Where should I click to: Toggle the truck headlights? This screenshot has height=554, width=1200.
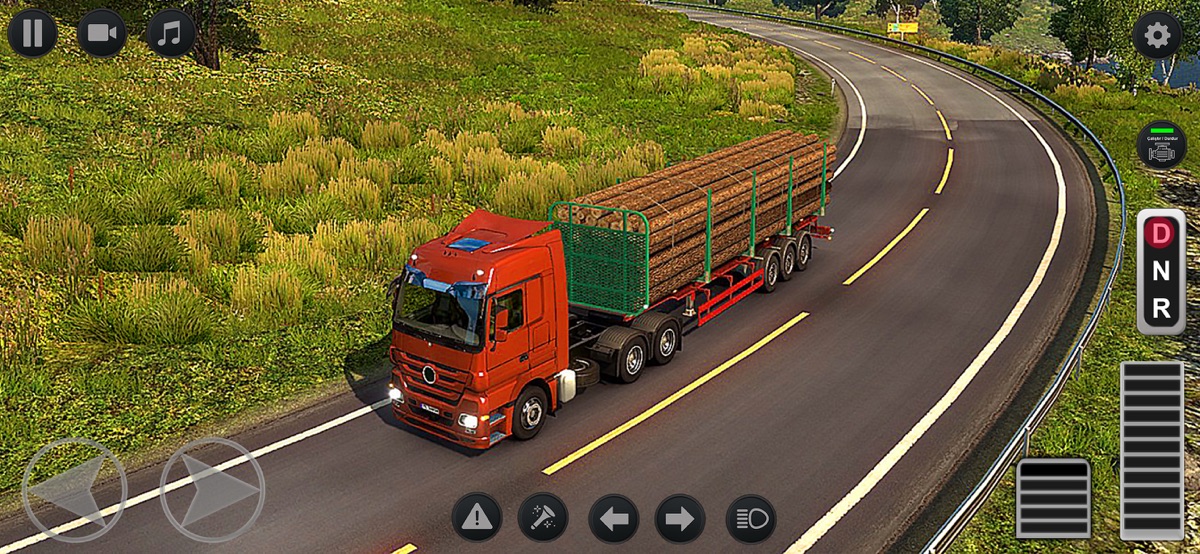click(751, 518)
